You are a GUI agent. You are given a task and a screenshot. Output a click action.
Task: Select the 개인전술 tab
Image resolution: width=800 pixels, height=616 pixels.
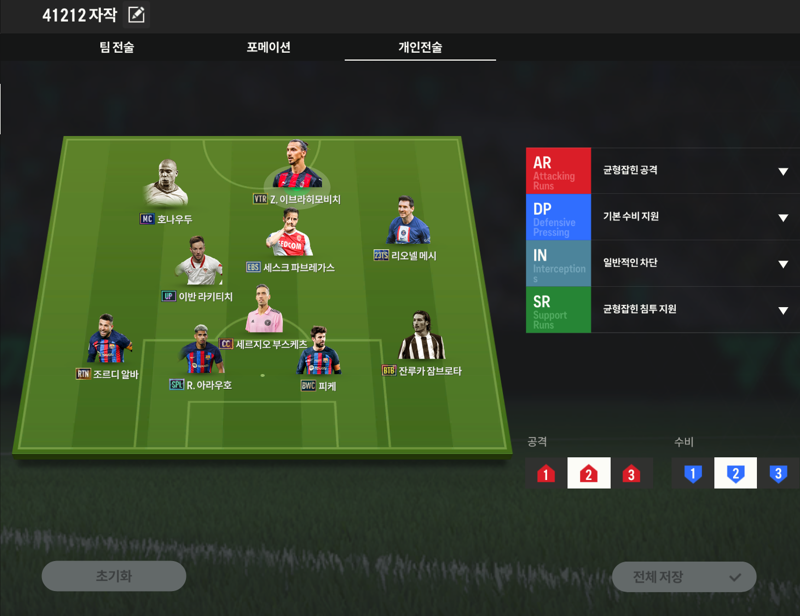pyautogui.click(x=420, y=47)
